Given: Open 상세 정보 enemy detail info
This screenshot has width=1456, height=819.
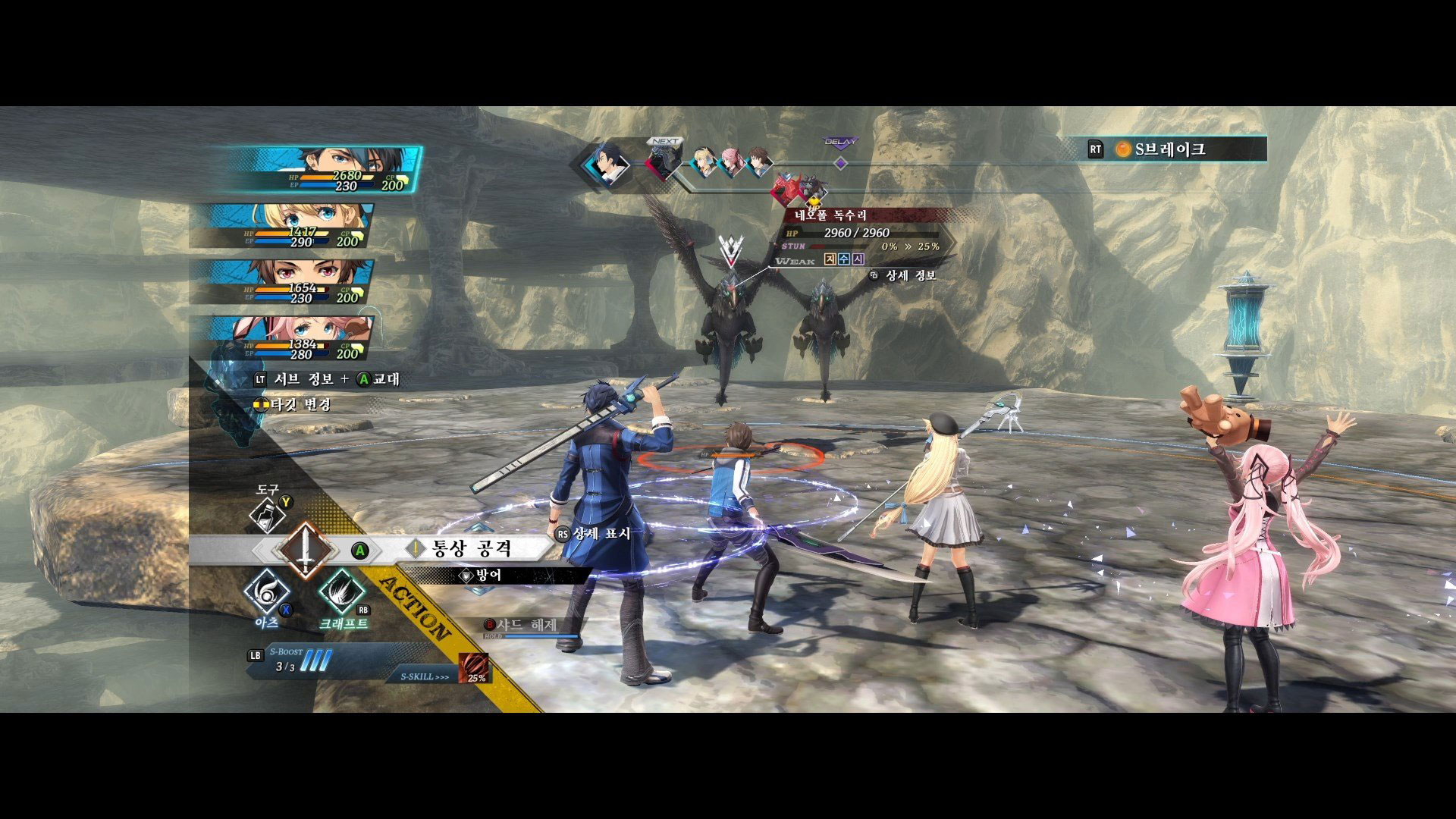Looking at the screenshot, I should click(x=910, y=275).
